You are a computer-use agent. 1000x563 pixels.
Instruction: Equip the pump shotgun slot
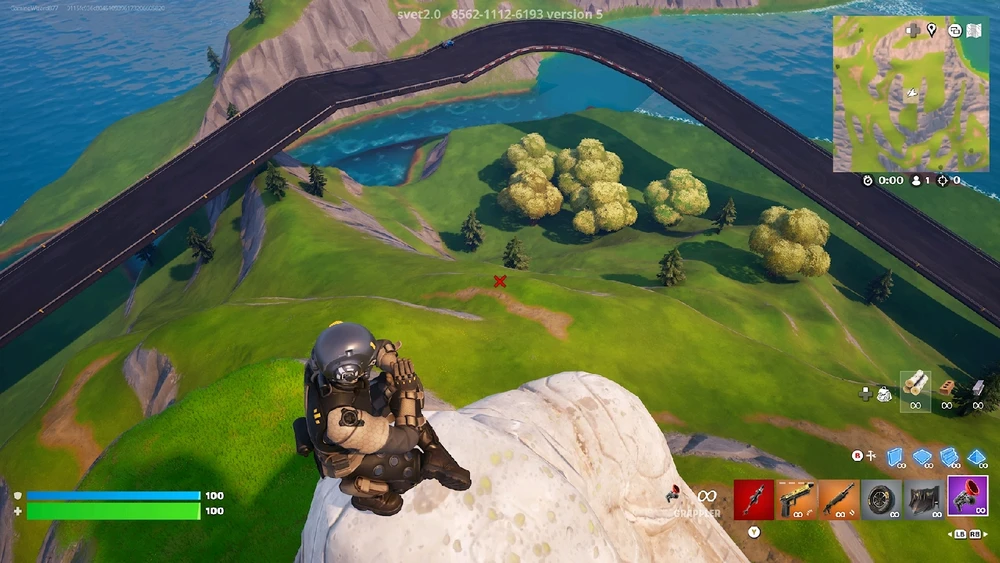838,499
